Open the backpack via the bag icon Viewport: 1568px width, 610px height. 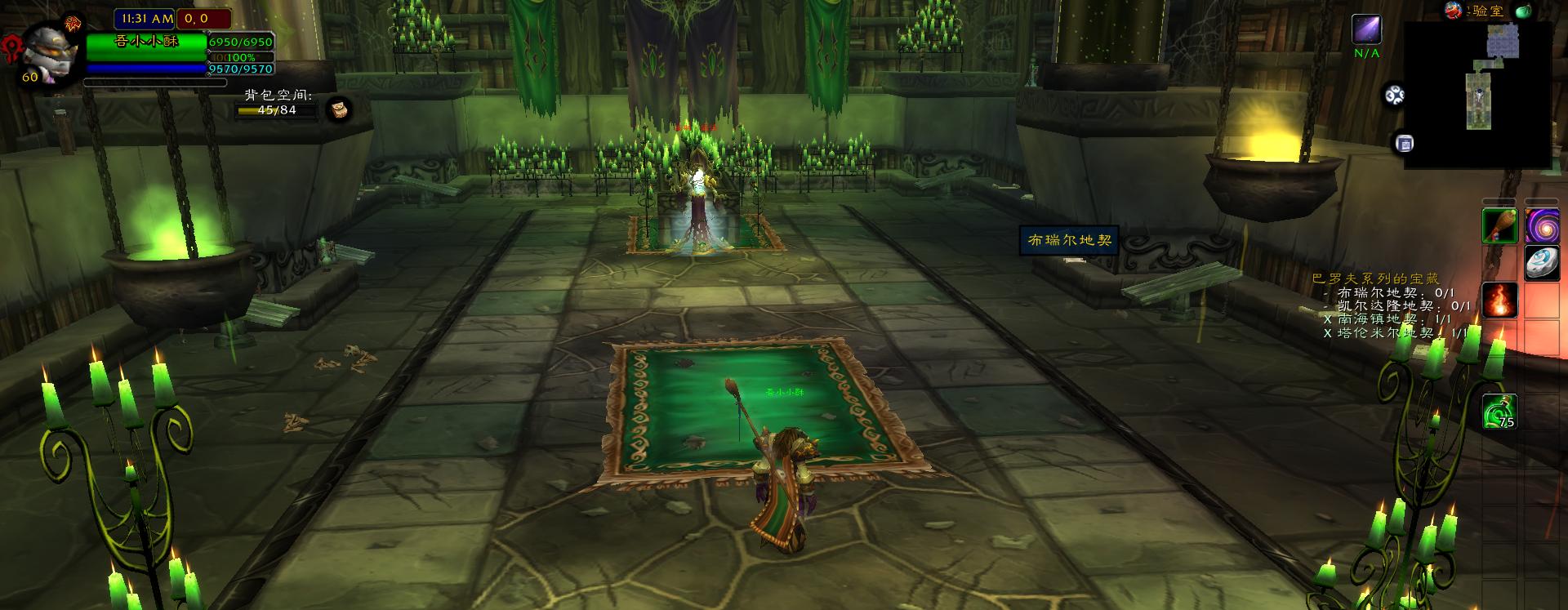point(339,109)
